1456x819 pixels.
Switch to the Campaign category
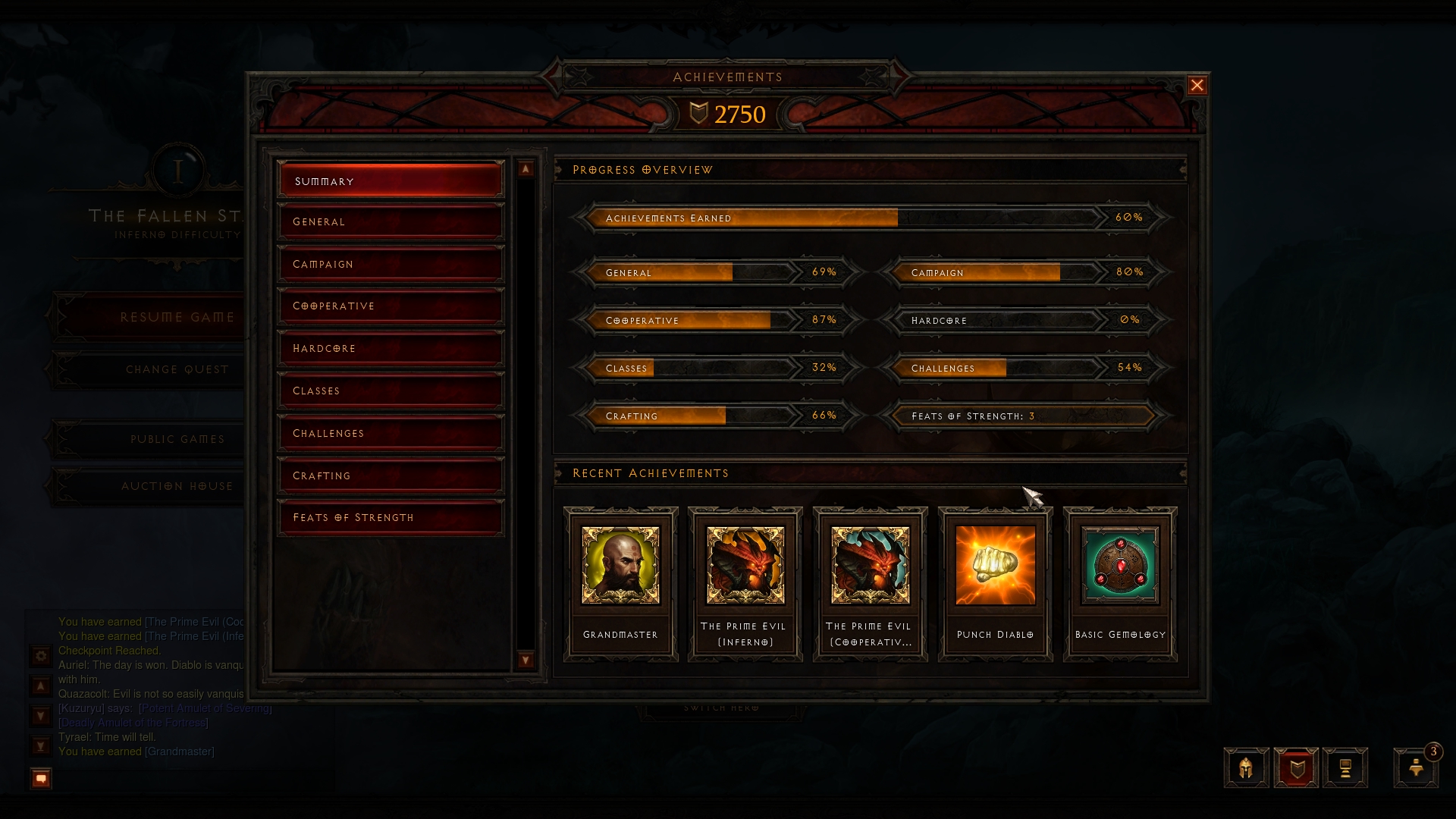(x=391, y=264)
